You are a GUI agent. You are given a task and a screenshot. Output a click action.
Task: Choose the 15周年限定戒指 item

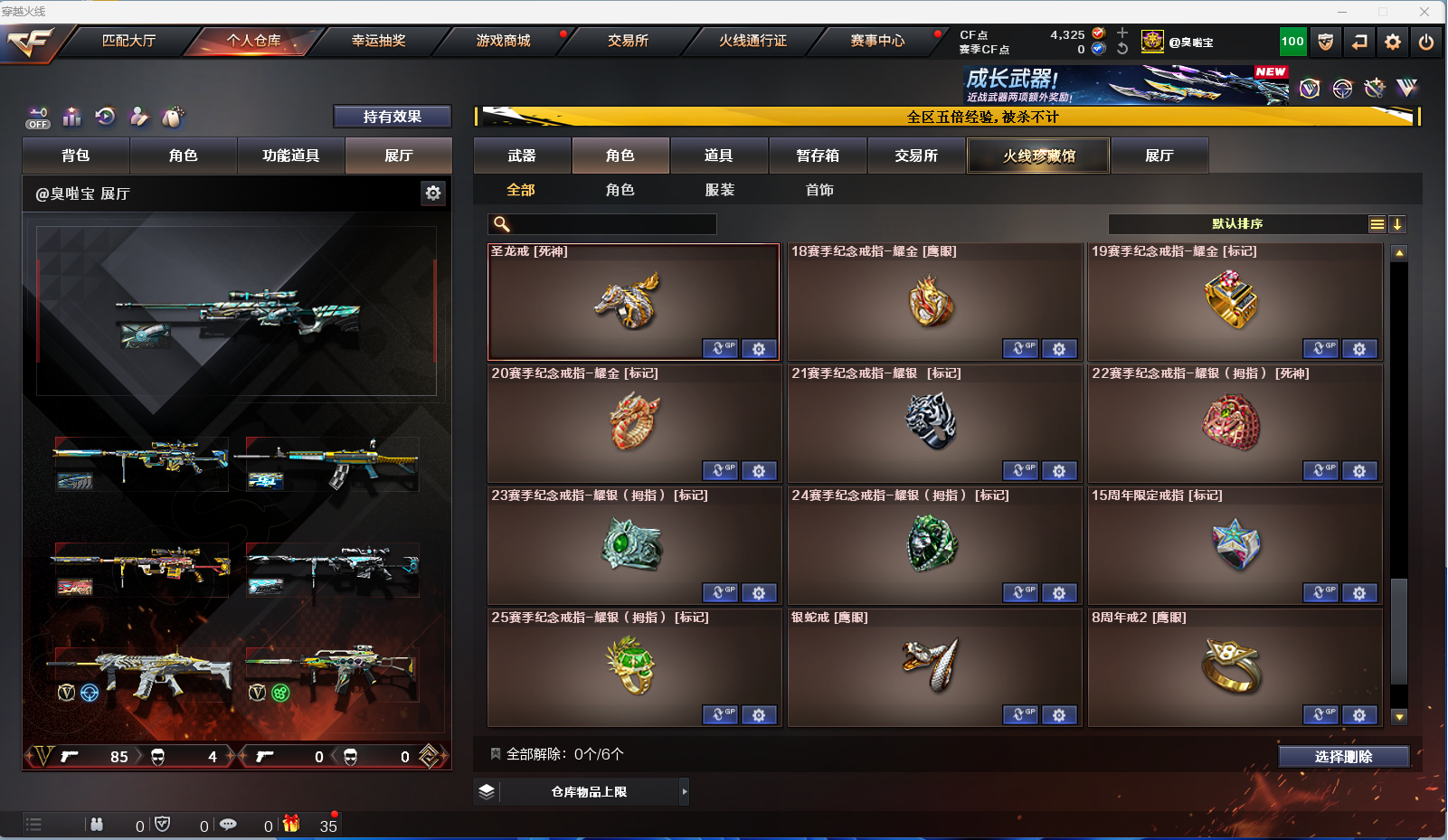click(1234, 545)
